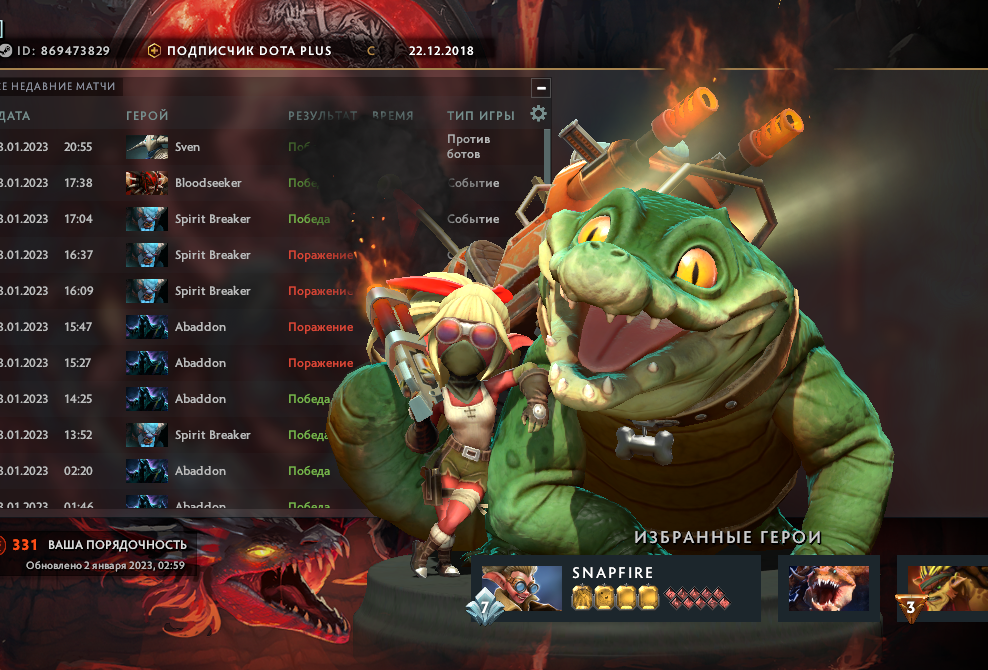This screenshot has width=988, height=670.
Task: Open the Spirit Breaker match at 17:04
Action: click(x=212, y=219)
